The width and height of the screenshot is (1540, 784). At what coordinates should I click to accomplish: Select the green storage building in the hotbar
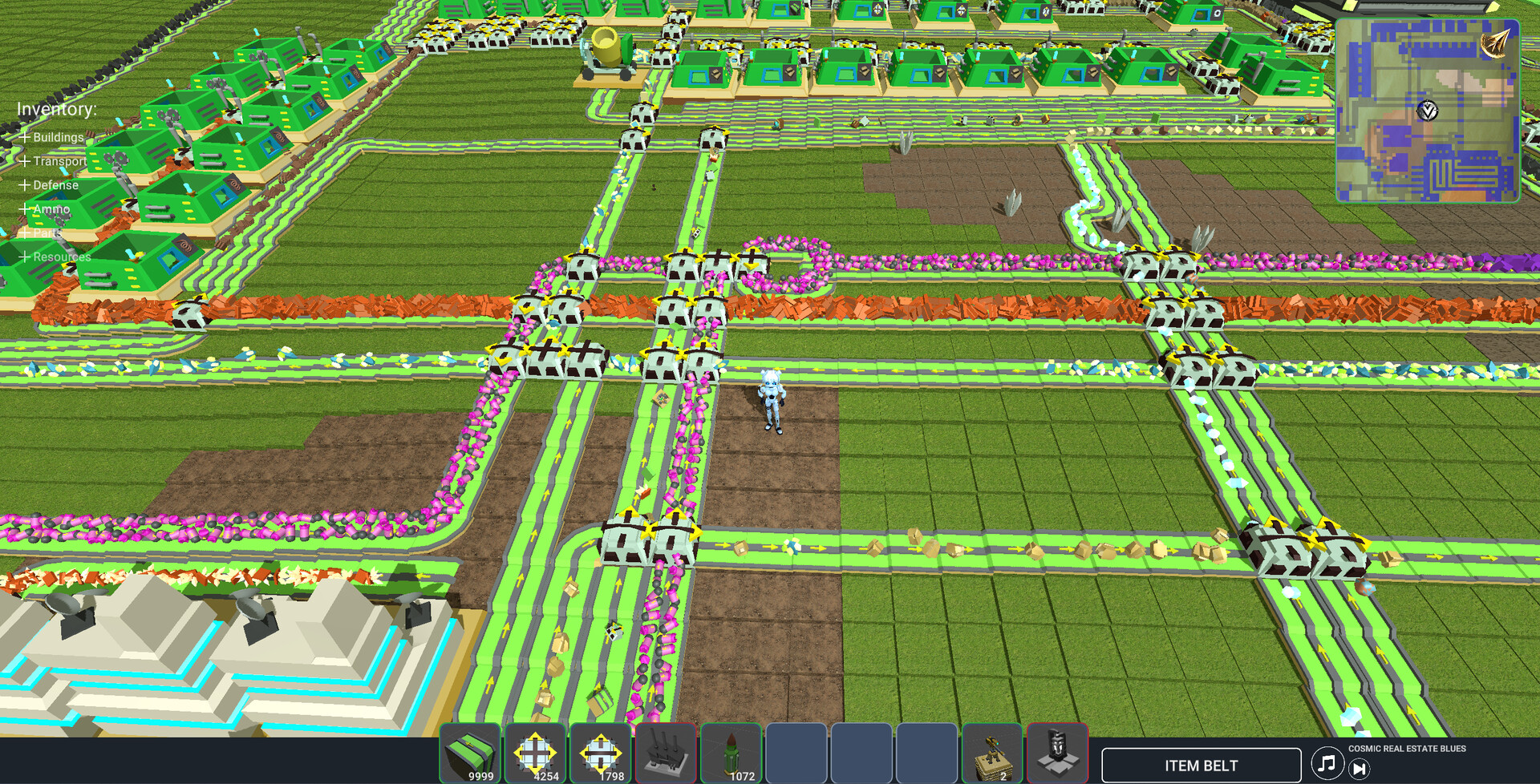pos(471,754)
